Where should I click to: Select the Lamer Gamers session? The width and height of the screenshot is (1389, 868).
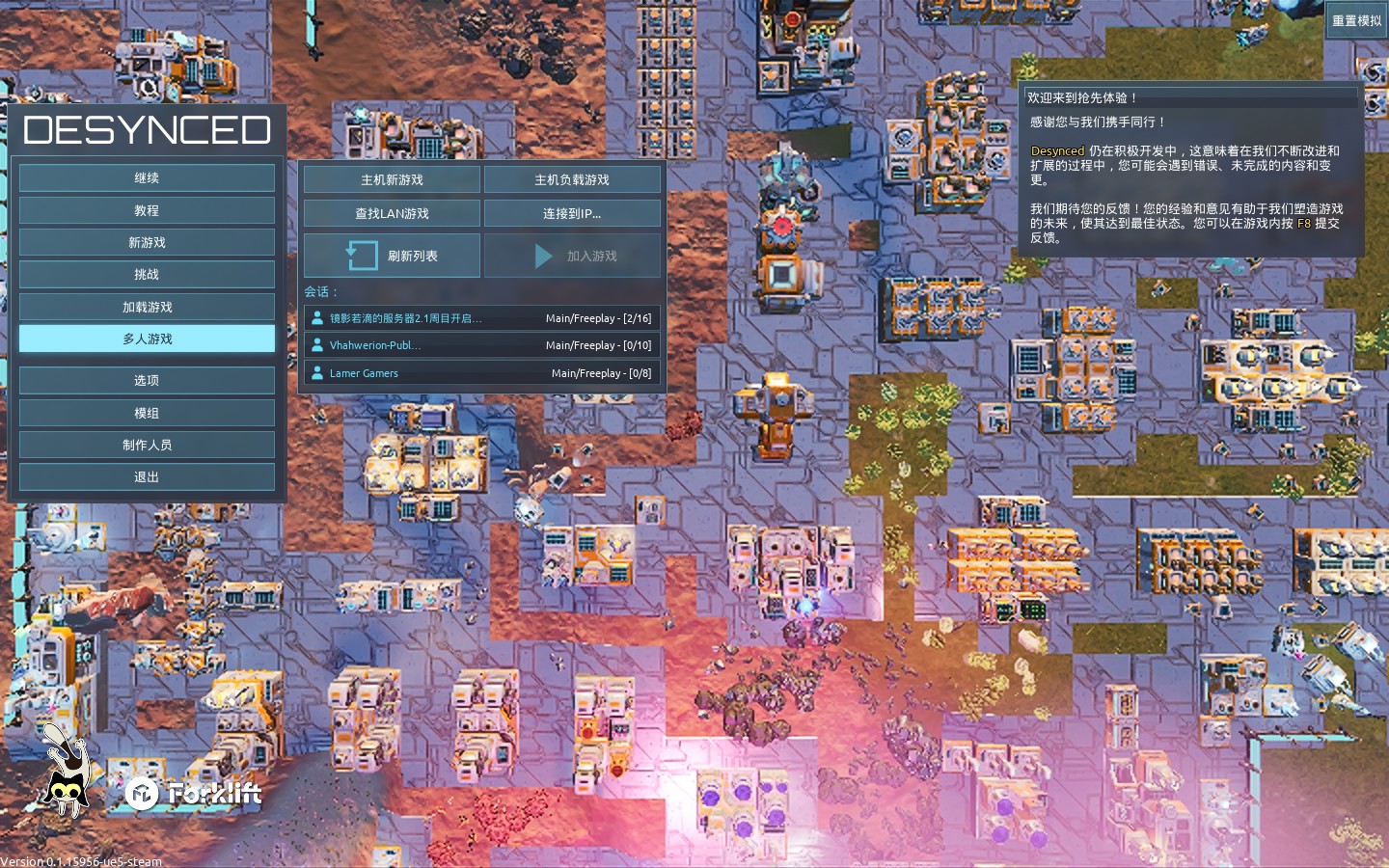coord(481,373)
